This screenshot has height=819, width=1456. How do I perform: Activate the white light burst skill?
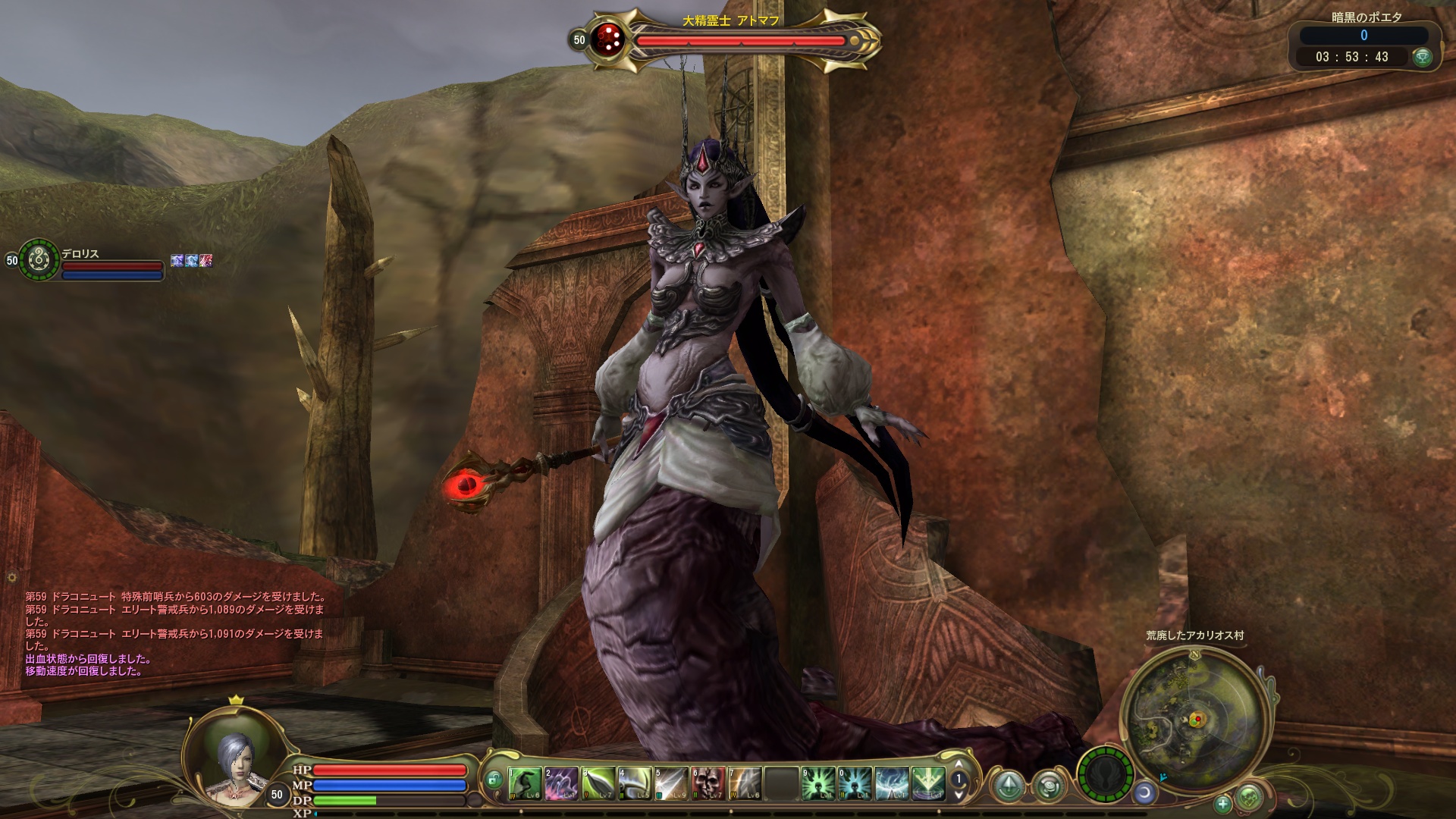coord(672,783)
